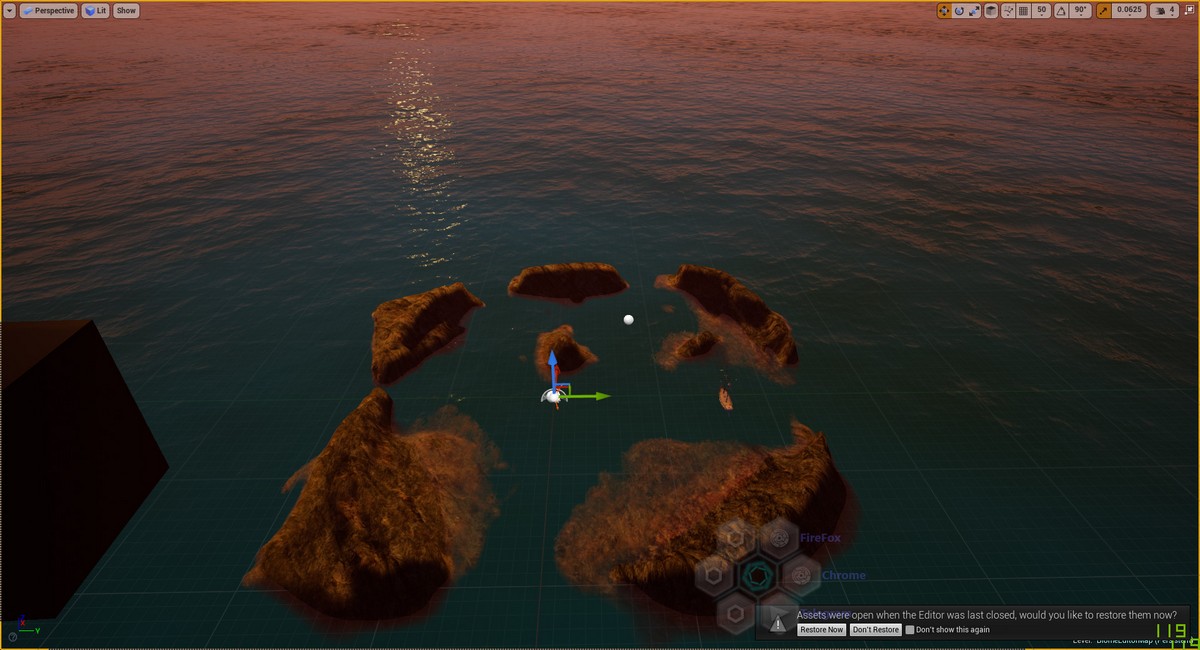This screenshot has height=650, width=1200.
Task: Open the 90° rotation snap dropdown
Action: pos(1080,10)
